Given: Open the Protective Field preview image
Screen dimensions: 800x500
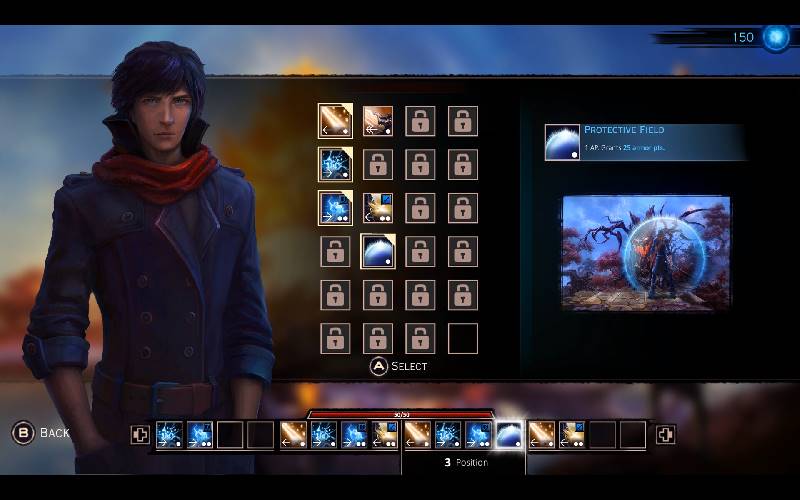Looking at the screenshot, I should [646, 252].
